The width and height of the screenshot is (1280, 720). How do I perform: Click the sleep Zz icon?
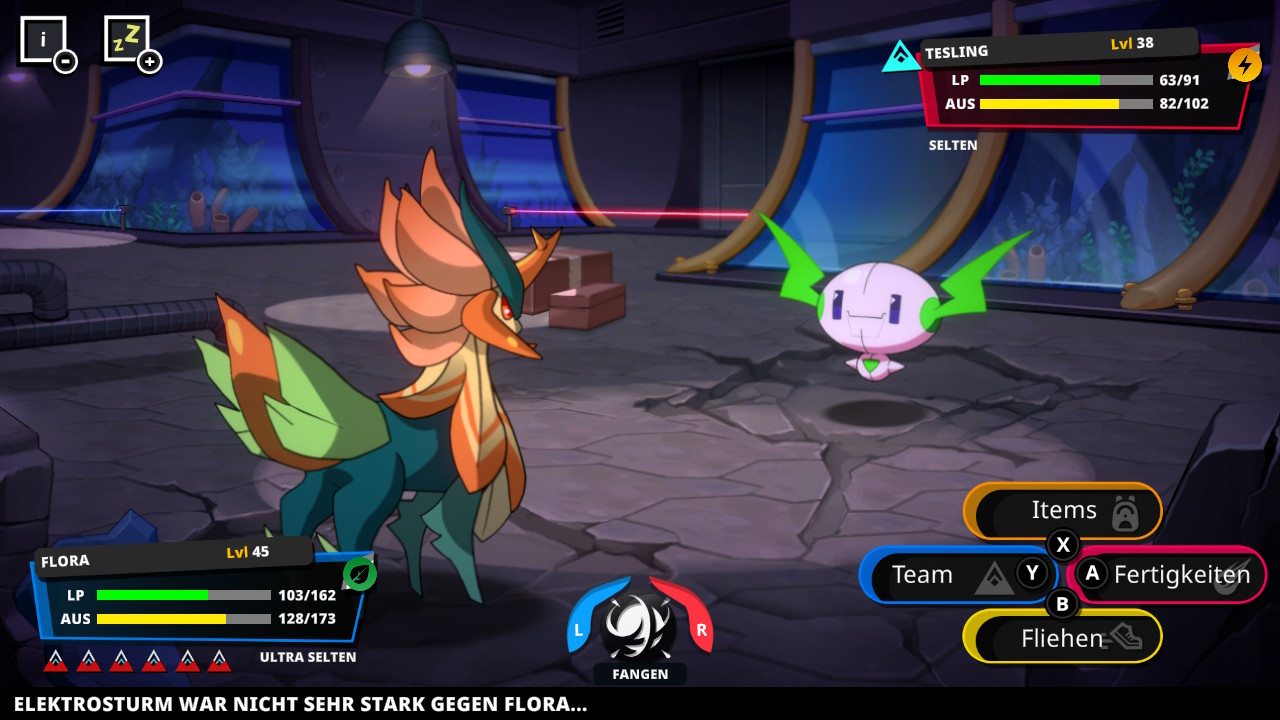click(127, 39)
